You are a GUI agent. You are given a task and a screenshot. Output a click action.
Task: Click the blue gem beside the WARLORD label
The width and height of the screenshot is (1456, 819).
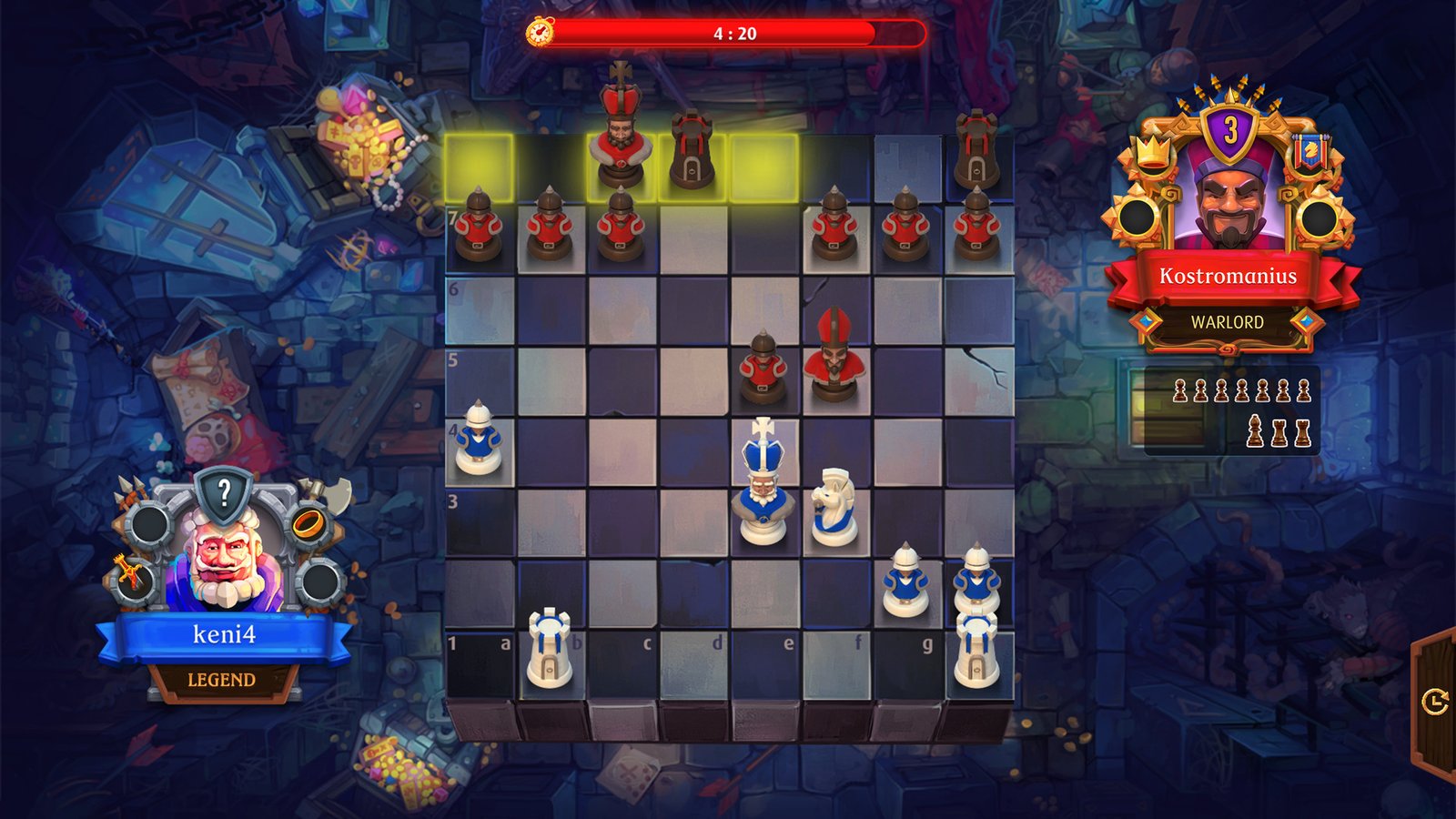point(1148,321)
